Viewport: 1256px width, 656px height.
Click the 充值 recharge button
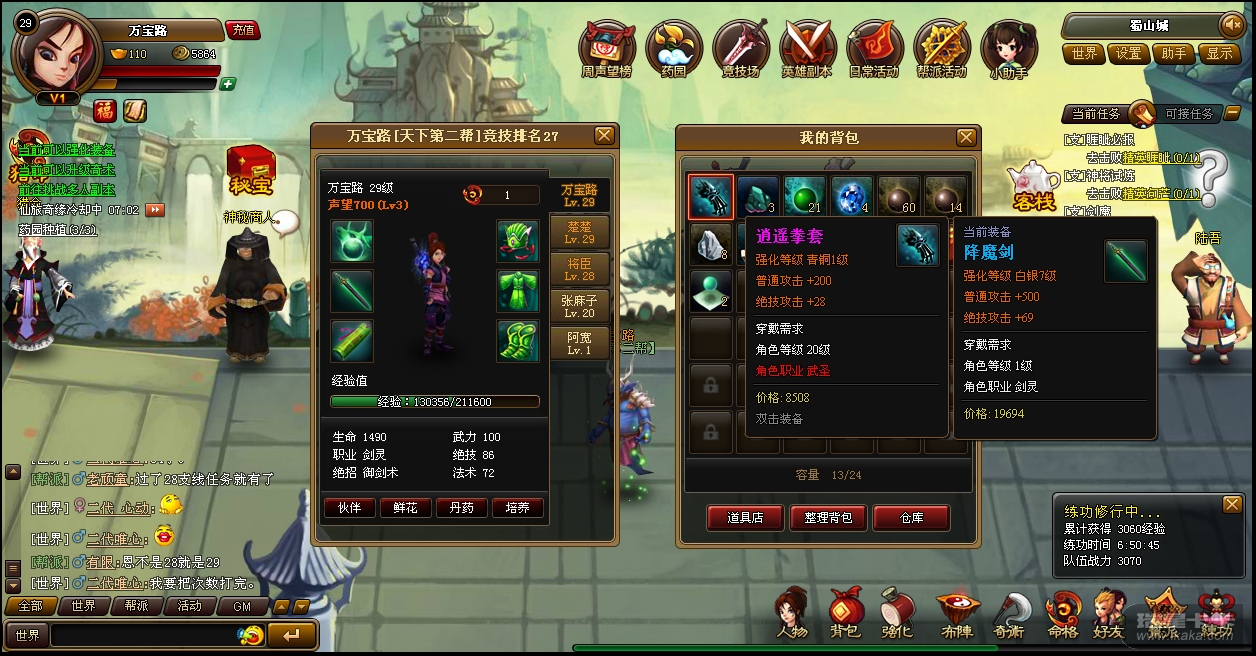pyautogui.click(x=243, y=30)
